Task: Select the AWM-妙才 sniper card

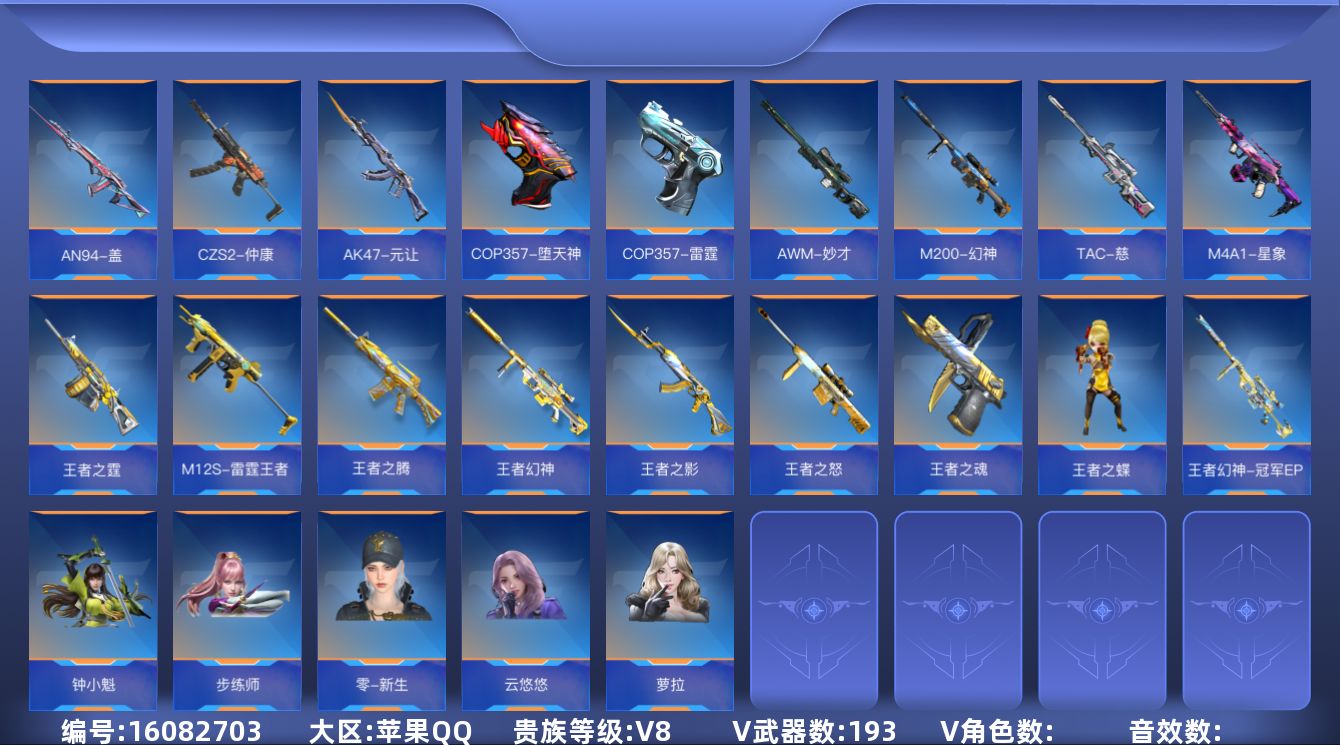Action: click(813, 180)
